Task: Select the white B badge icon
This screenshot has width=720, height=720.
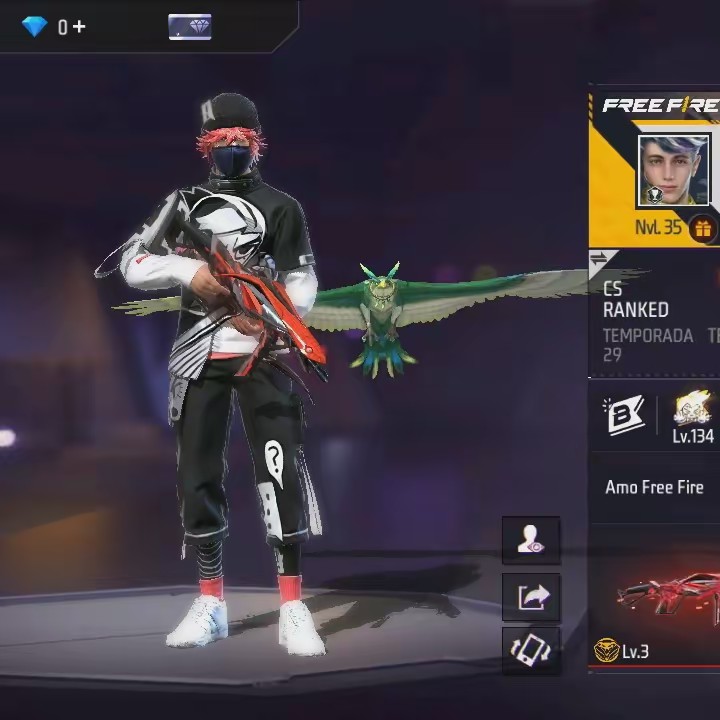Action: [622, 417]
